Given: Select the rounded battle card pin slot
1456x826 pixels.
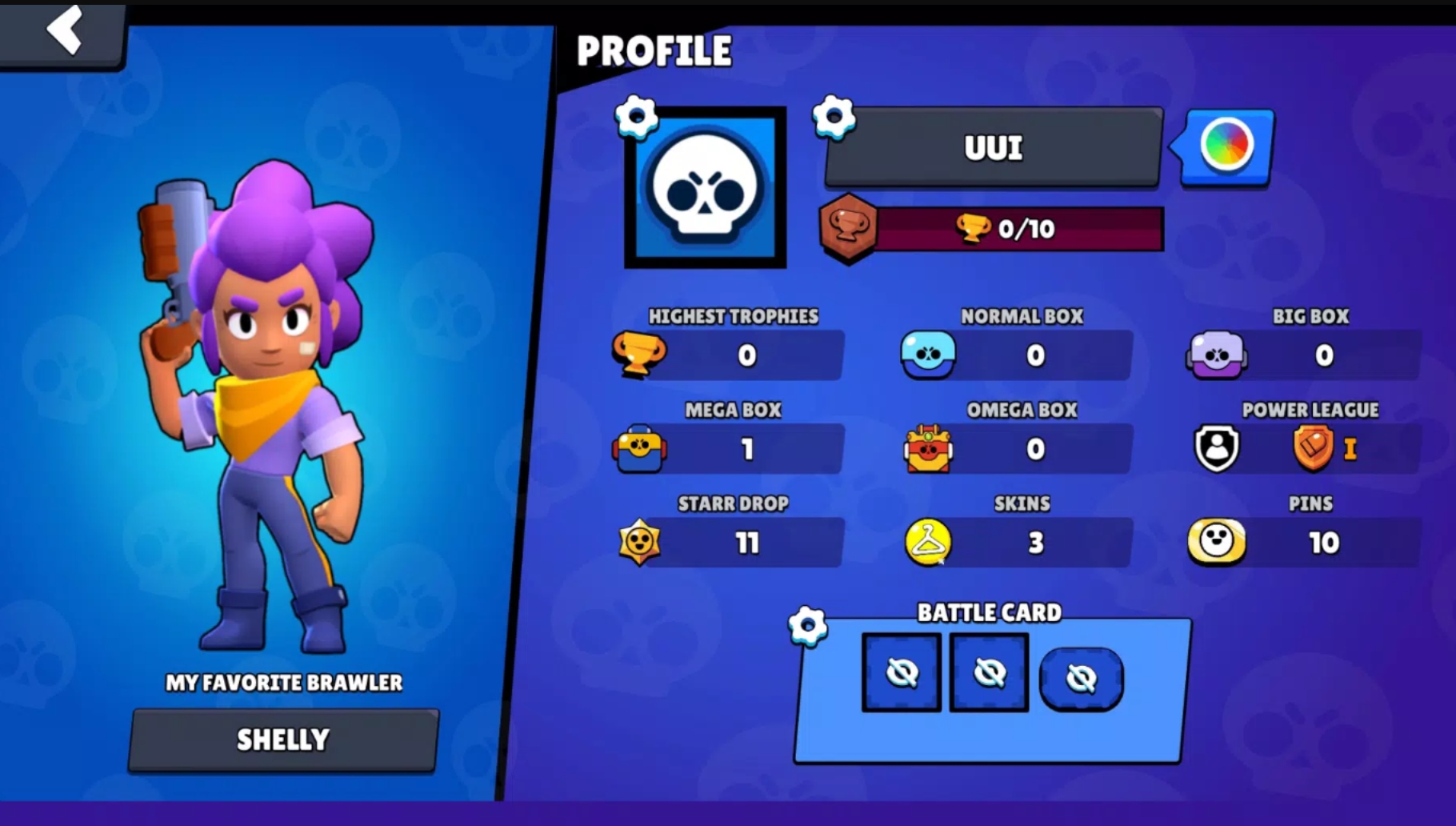Looking at the screenshot, I should click(x=1081, y=678).
